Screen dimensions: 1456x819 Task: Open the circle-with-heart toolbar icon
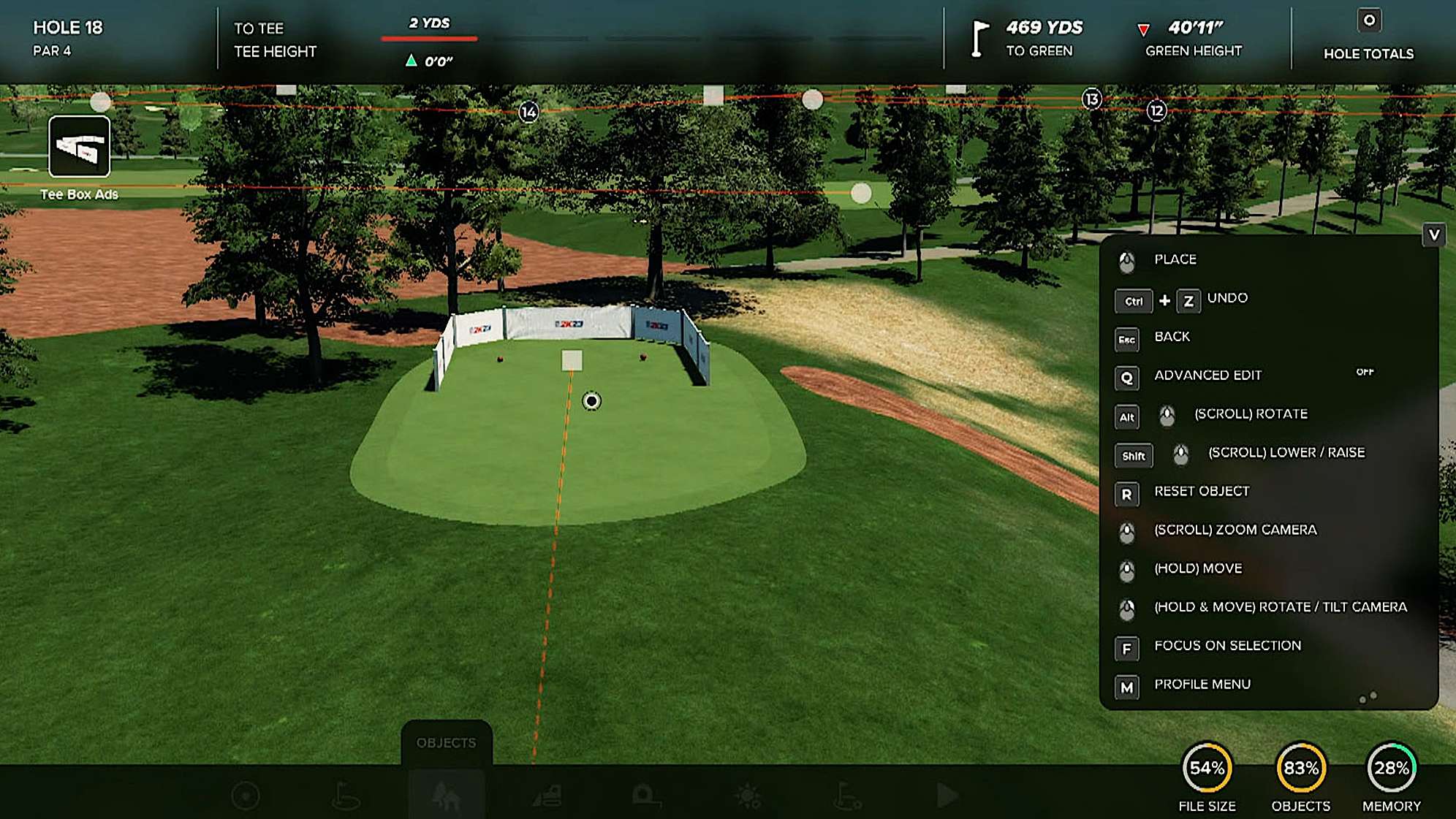[x=246, y=795]
